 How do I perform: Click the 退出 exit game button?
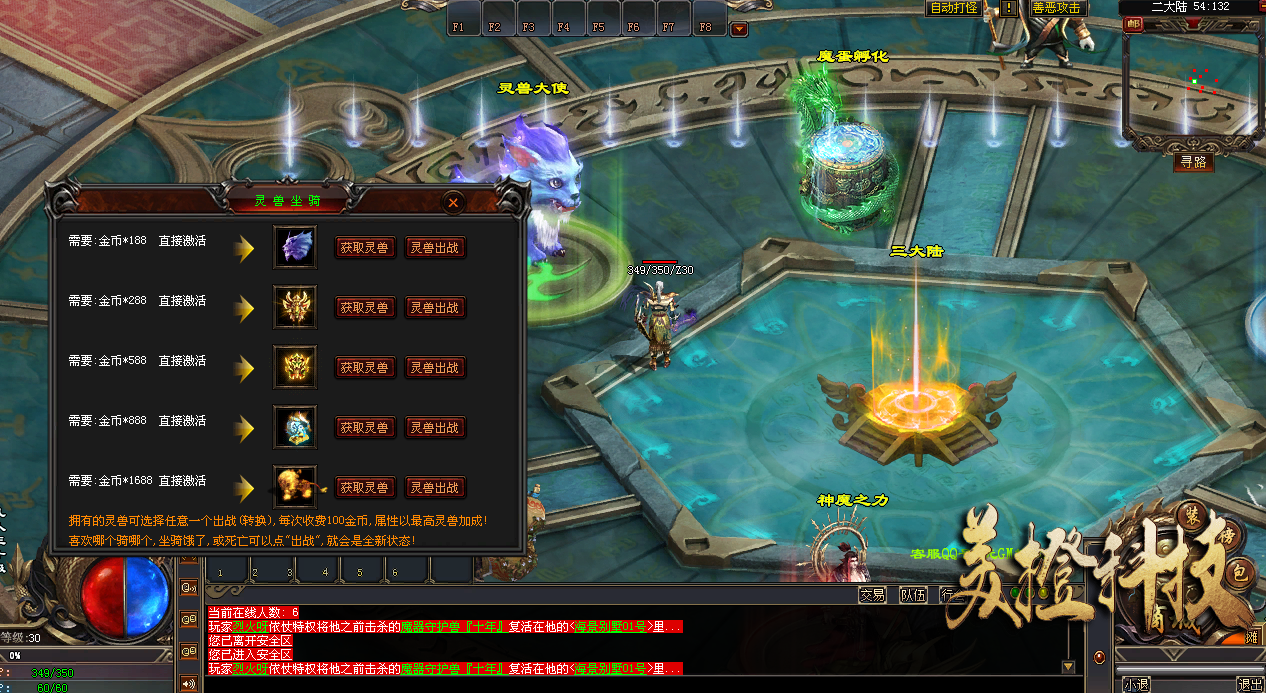pyautogui.click(x=1249, y=685)
